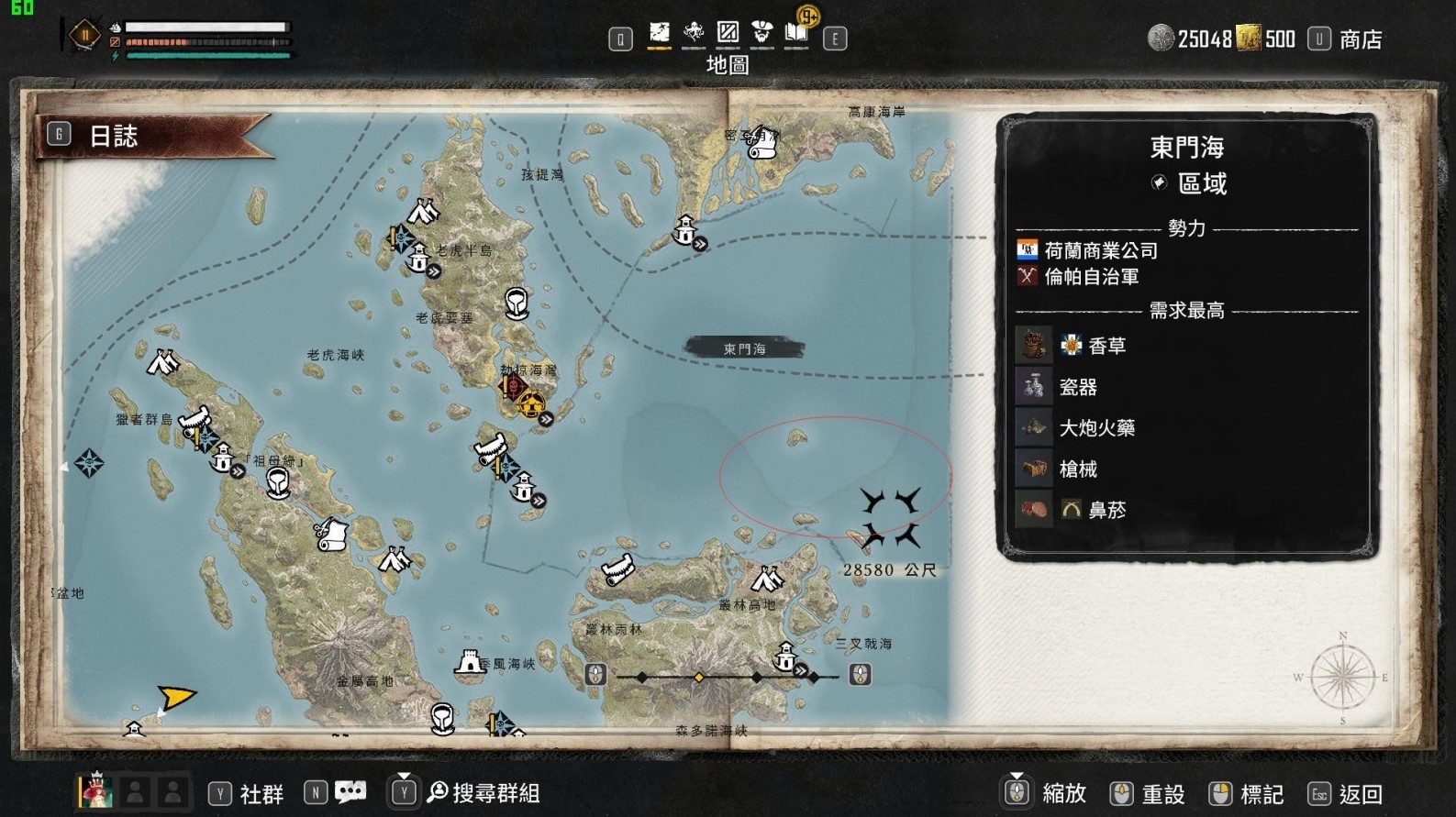Choose the 槍械 demand entry
This screenshot has width=1456, height=817.
(1078, 469)
